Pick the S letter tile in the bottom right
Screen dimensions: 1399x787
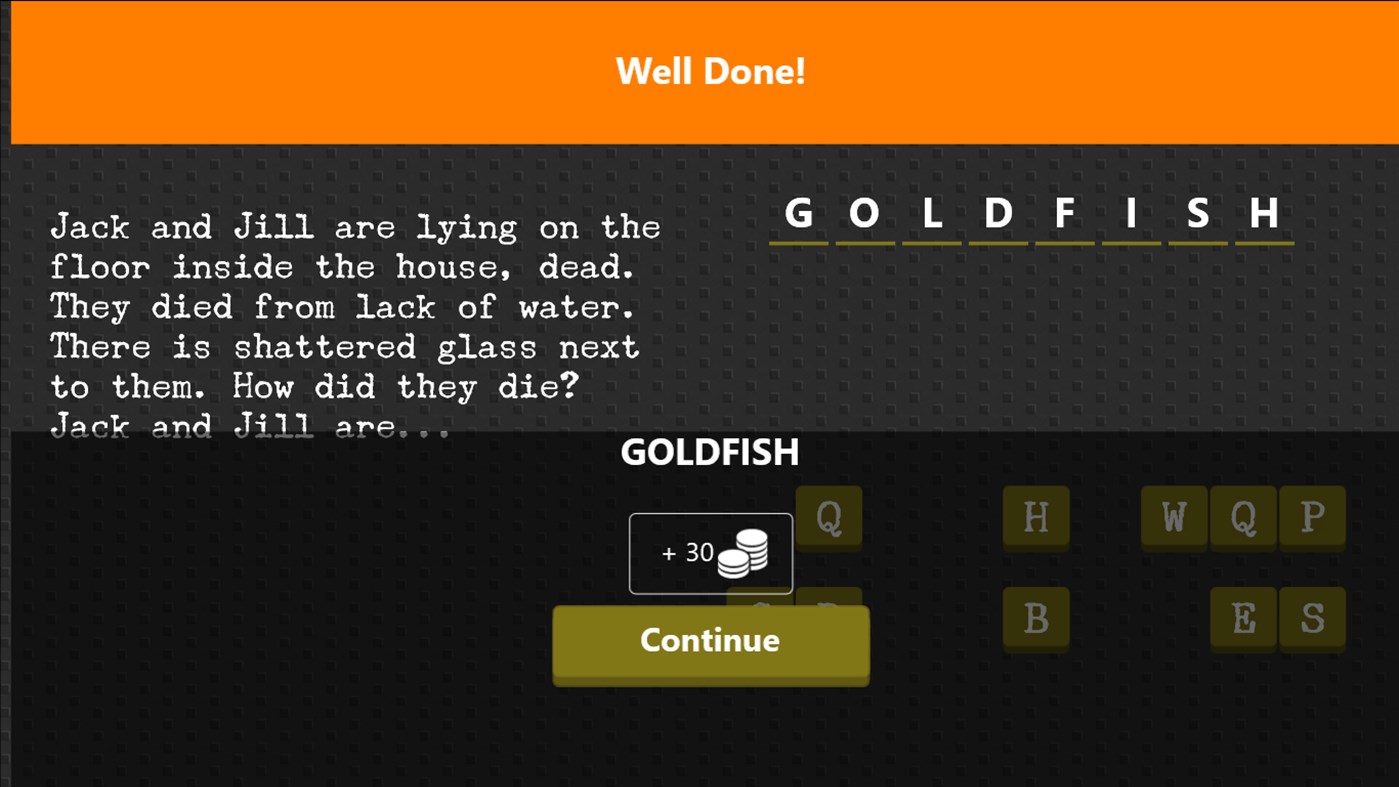click(1312, 619)
